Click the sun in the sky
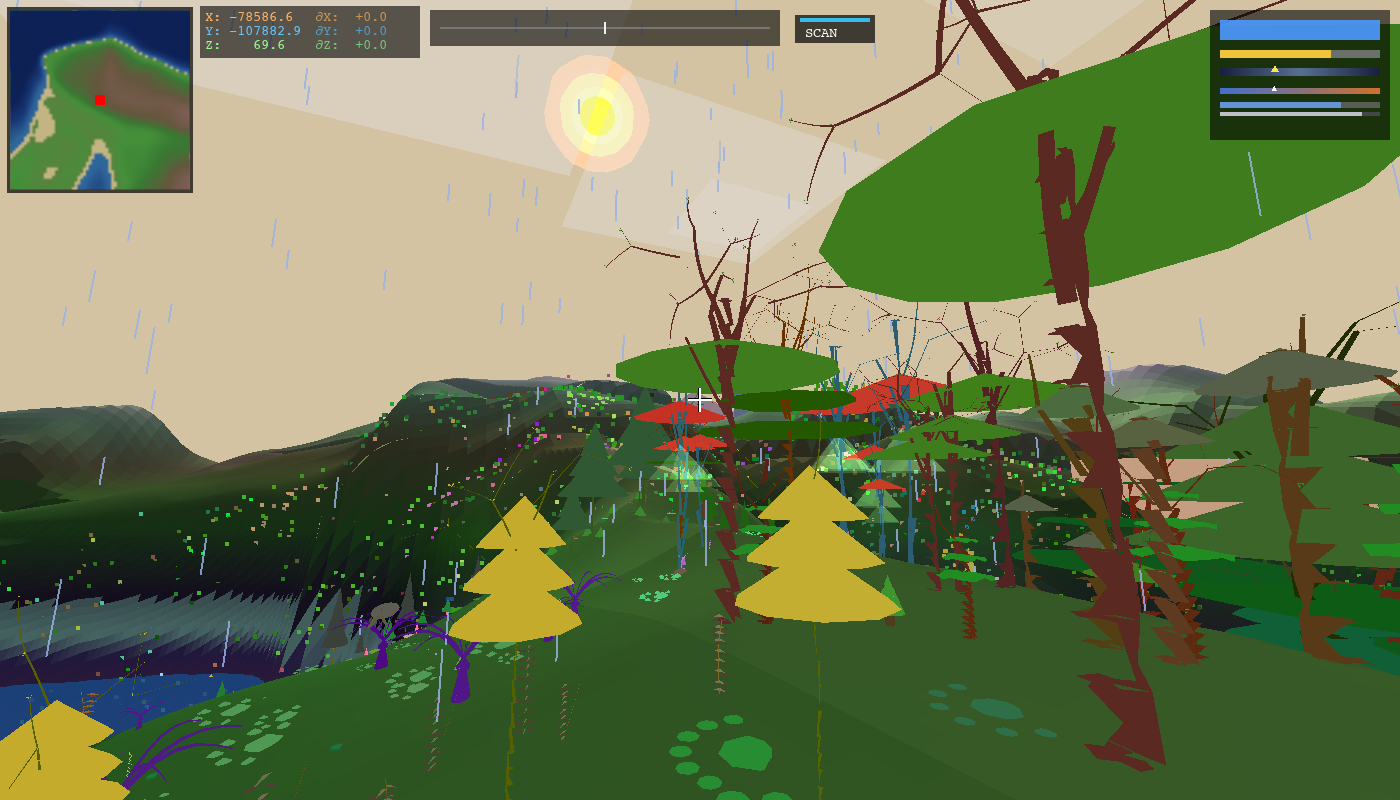The image size is (1400, 800). pyautogui.click(x=597, y=117)
